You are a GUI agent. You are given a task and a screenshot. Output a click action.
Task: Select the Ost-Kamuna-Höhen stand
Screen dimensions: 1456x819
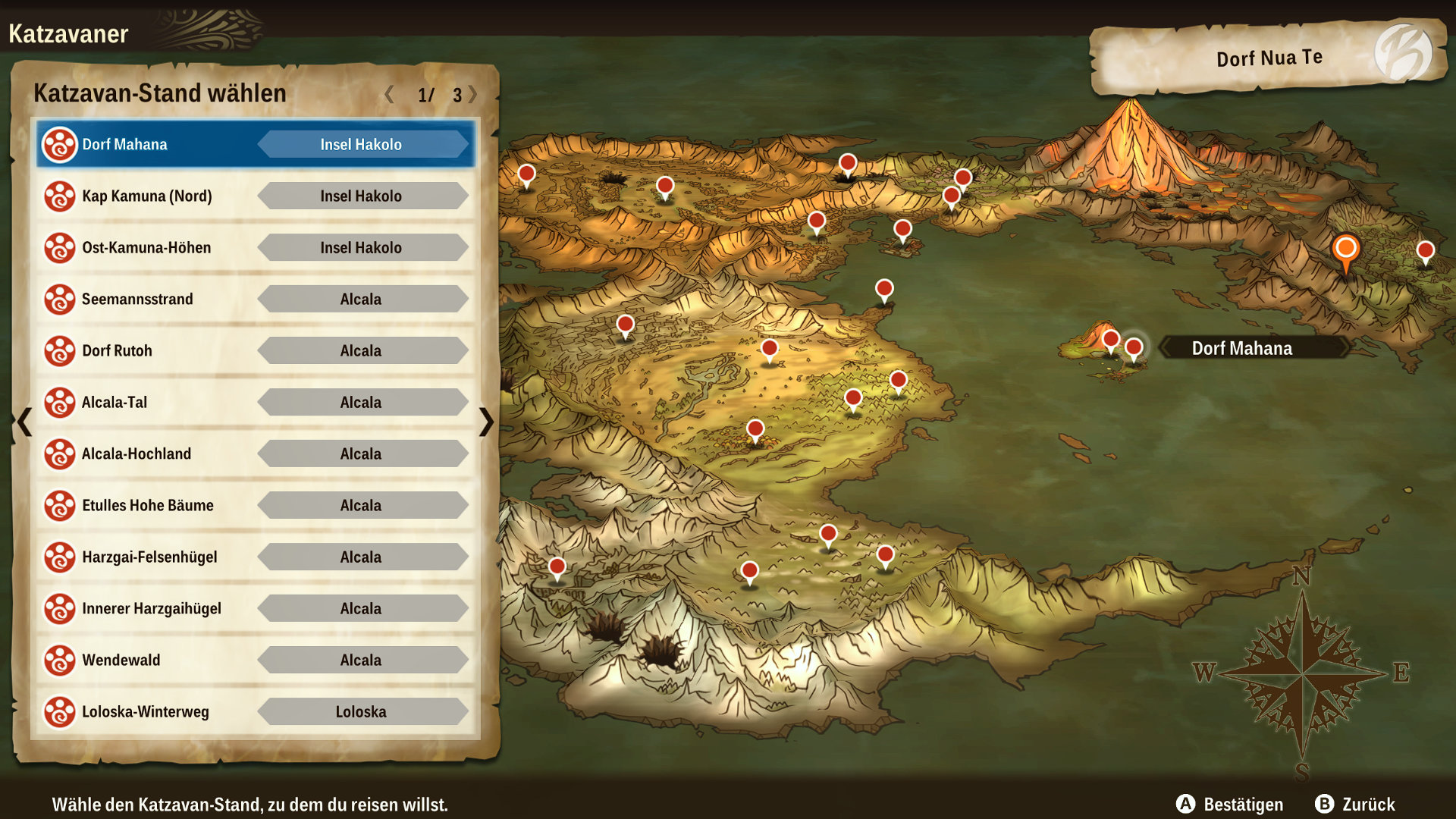(255, 247)
